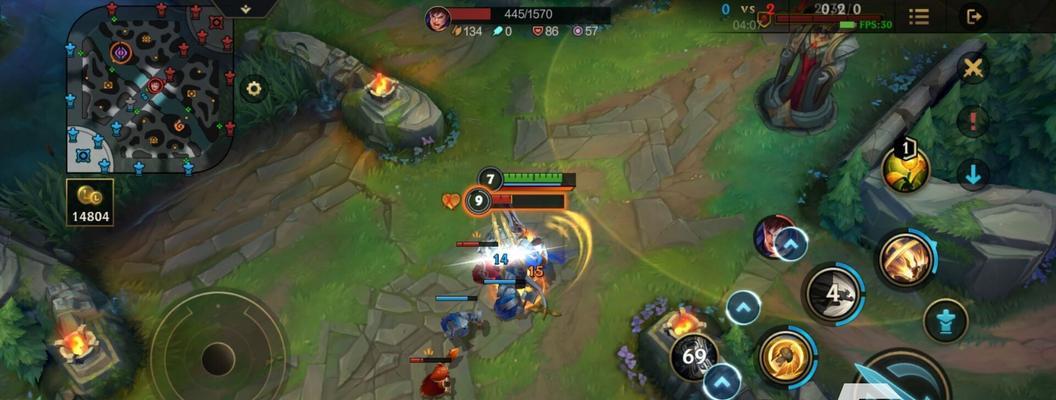1056x400 pixels.
Task: Send the red exclamation danger ping
Action: coord(972,122)
